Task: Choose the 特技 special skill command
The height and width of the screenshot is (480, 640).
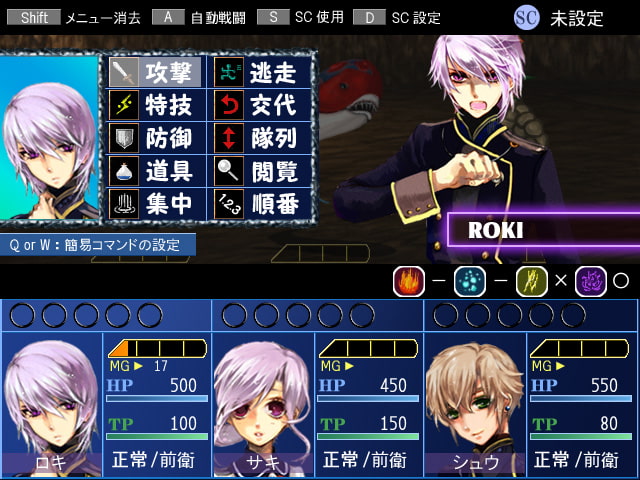Action: point(156,105)
